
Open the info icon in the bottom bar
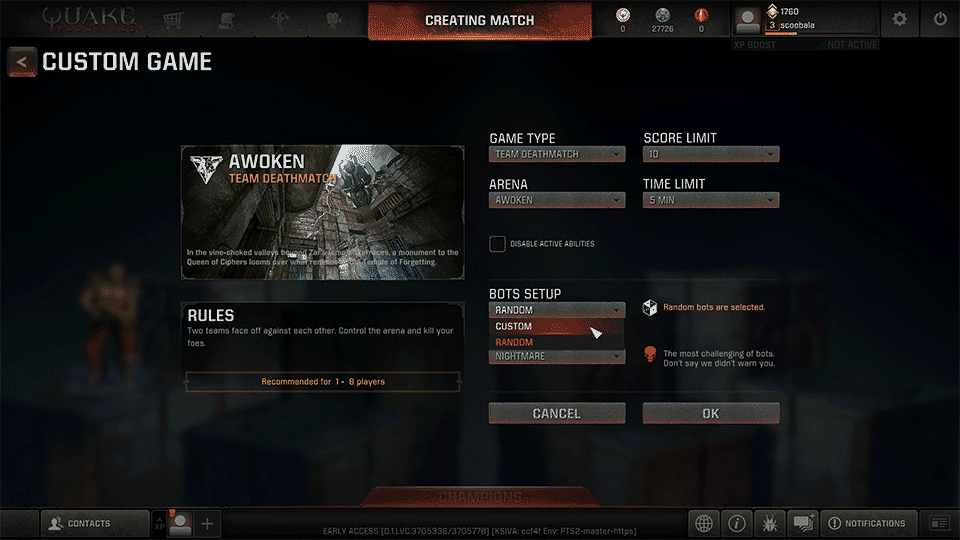(x=737, y=523)
